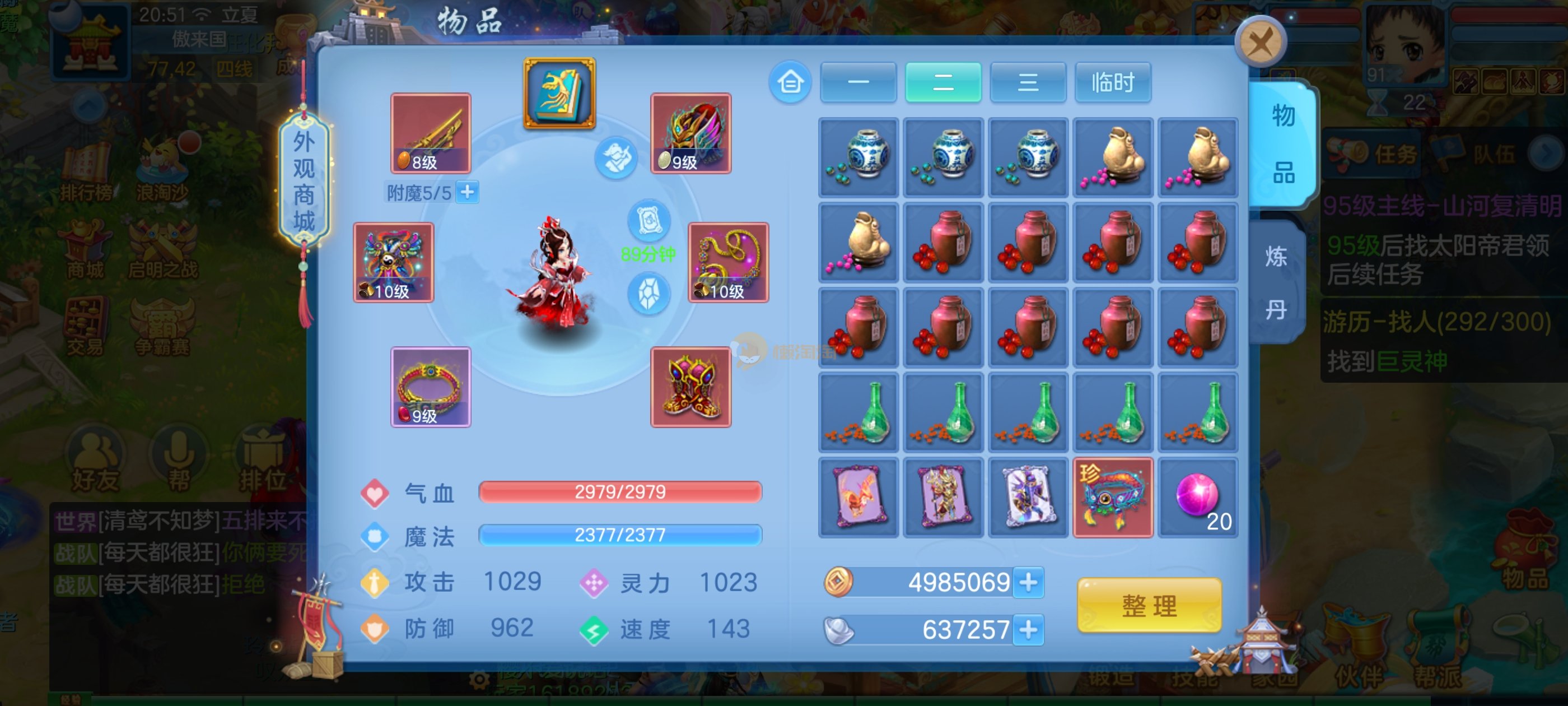Select the equipped red boots slot
The height and width of the screenshot is (706, 1568).
(x=690, y=387)
